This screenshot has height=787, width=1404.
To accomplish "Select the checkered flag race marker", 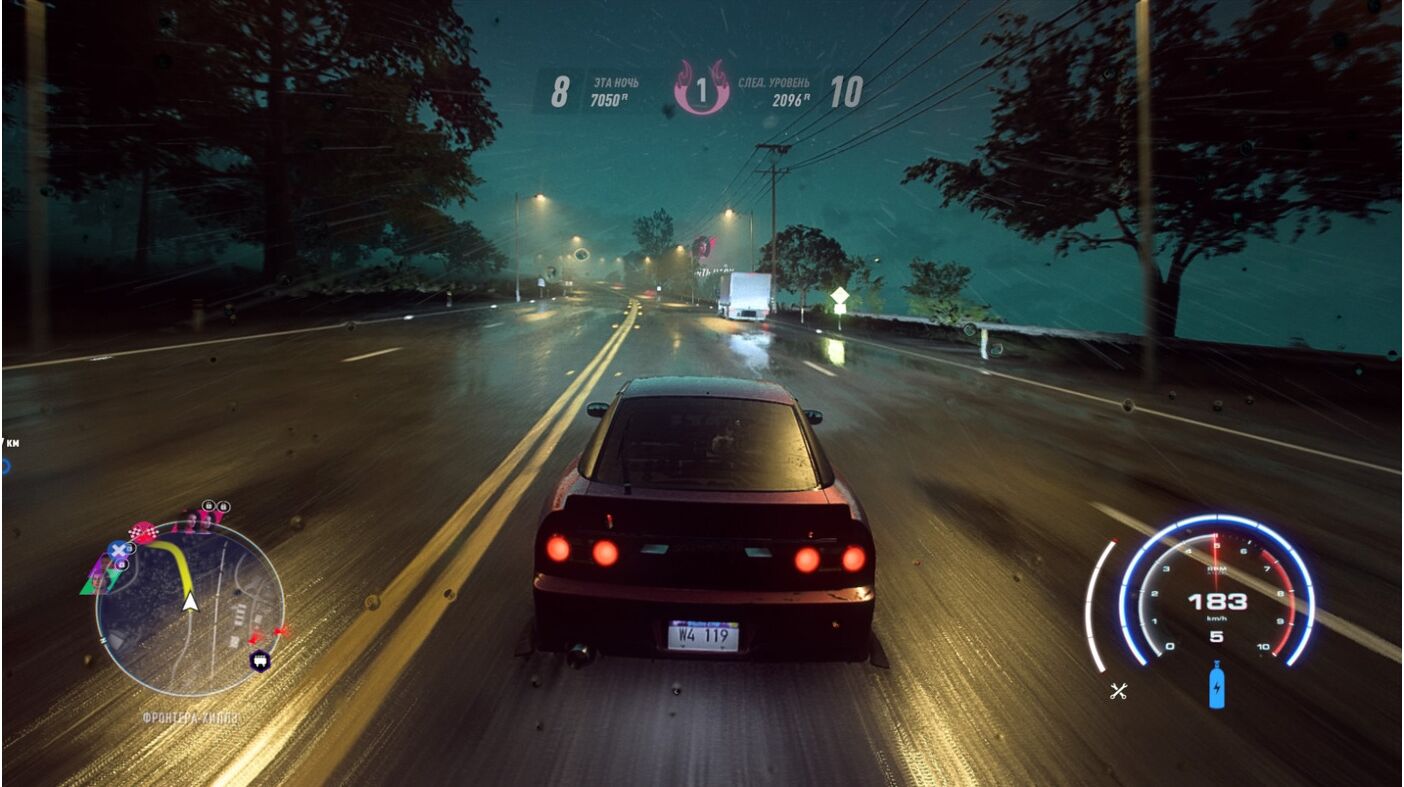I will point(145,531).
